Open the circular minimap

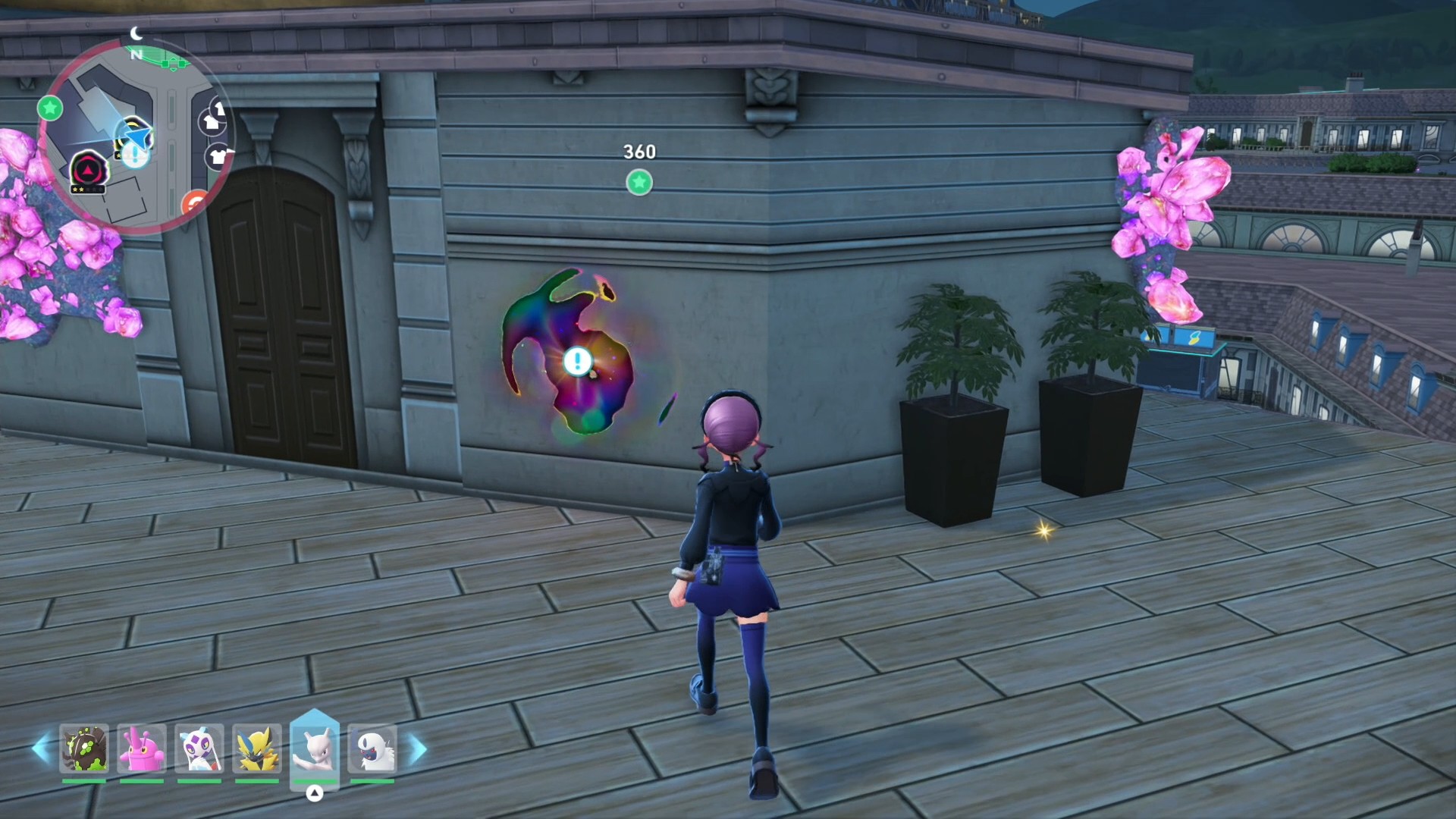pyautogui.click(x=135, y=136)
